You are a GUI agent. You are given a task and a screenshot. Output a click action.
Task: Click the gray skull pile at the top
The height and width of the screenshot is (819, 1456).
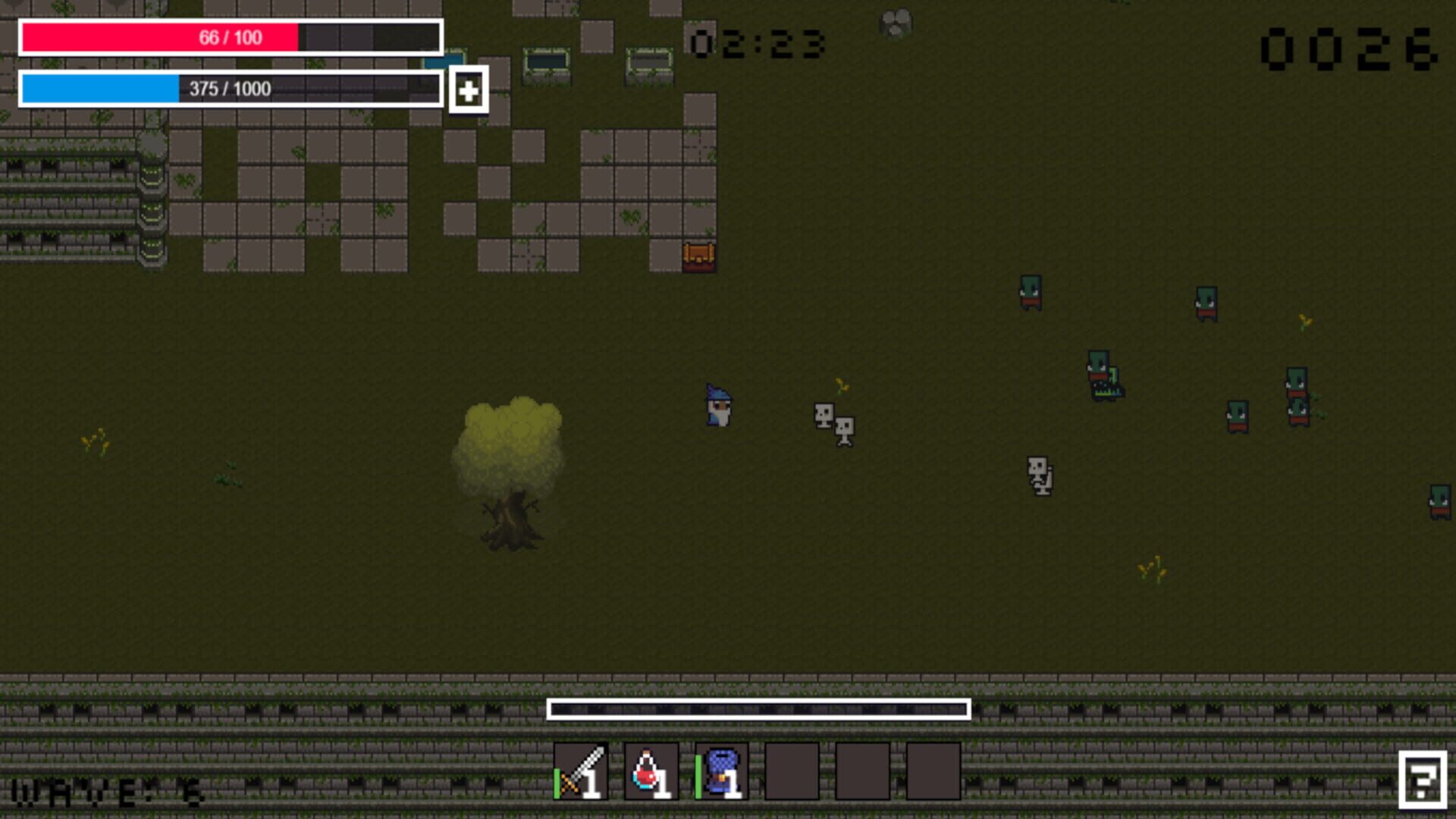[896, 22]
